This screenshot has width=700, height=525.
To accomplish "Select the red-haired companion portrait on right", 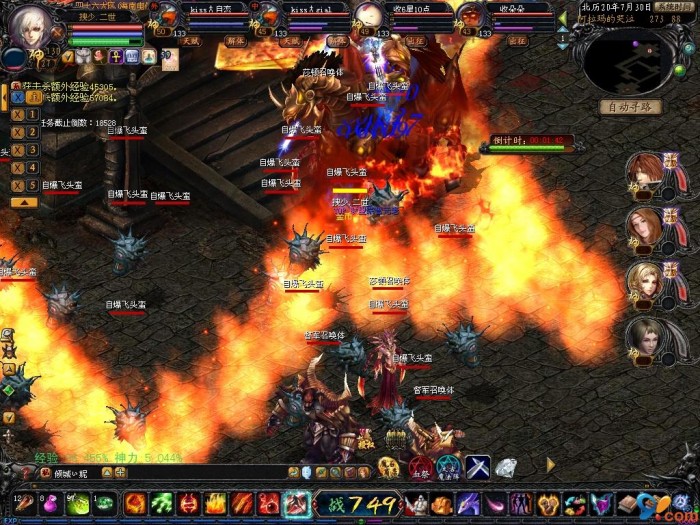I will tap(645, 172).
